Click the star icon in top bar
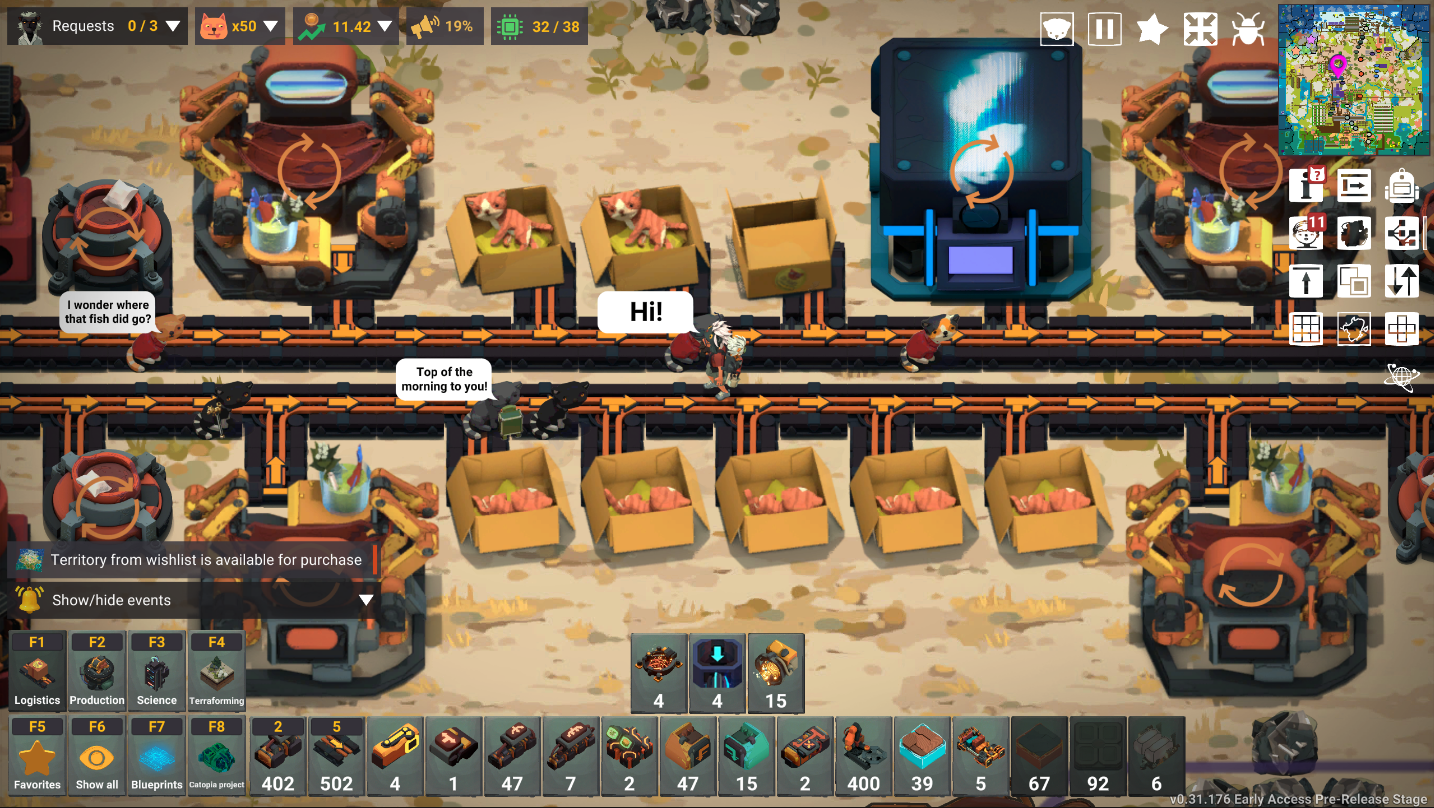Image resolution: width=1434 pixels, height=808 pixels. tap(1152, 29)
